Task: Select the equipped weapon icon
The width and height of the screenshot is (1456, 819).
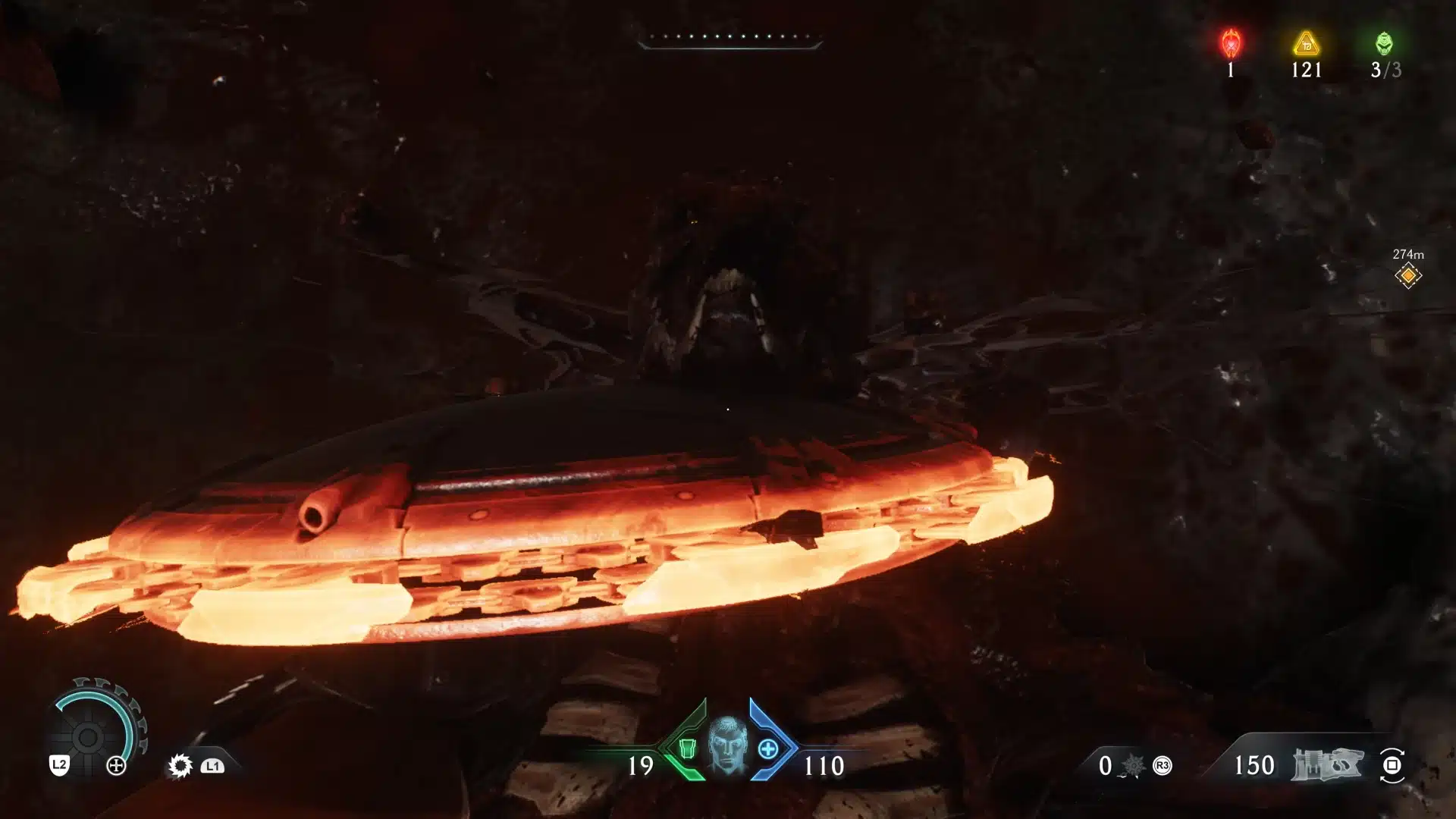Action: click(1329, 764)
